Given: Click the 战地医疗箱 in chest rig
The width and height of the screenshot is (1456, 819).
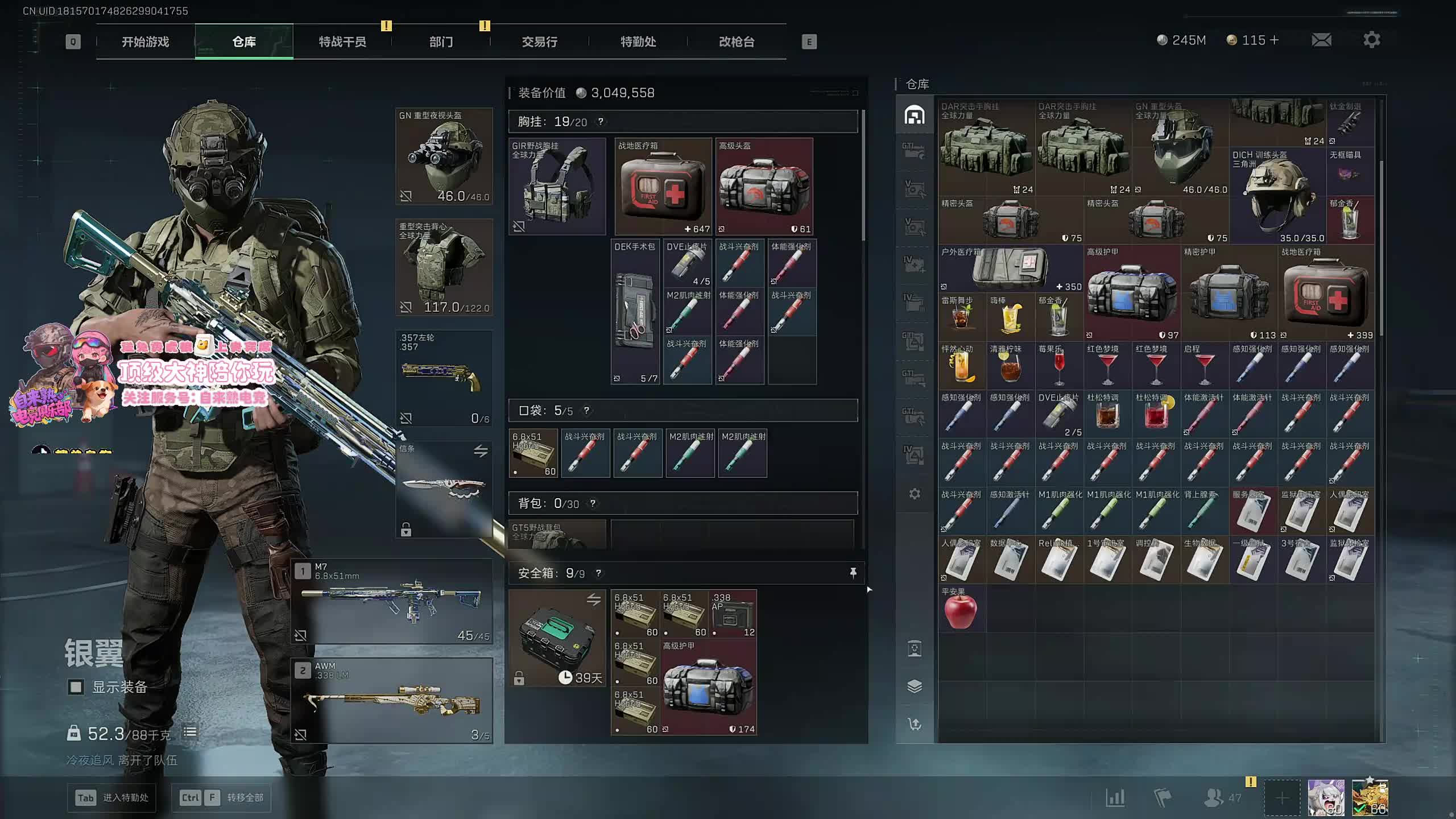Looking at the screenshot, I should (x=663, y=187).
